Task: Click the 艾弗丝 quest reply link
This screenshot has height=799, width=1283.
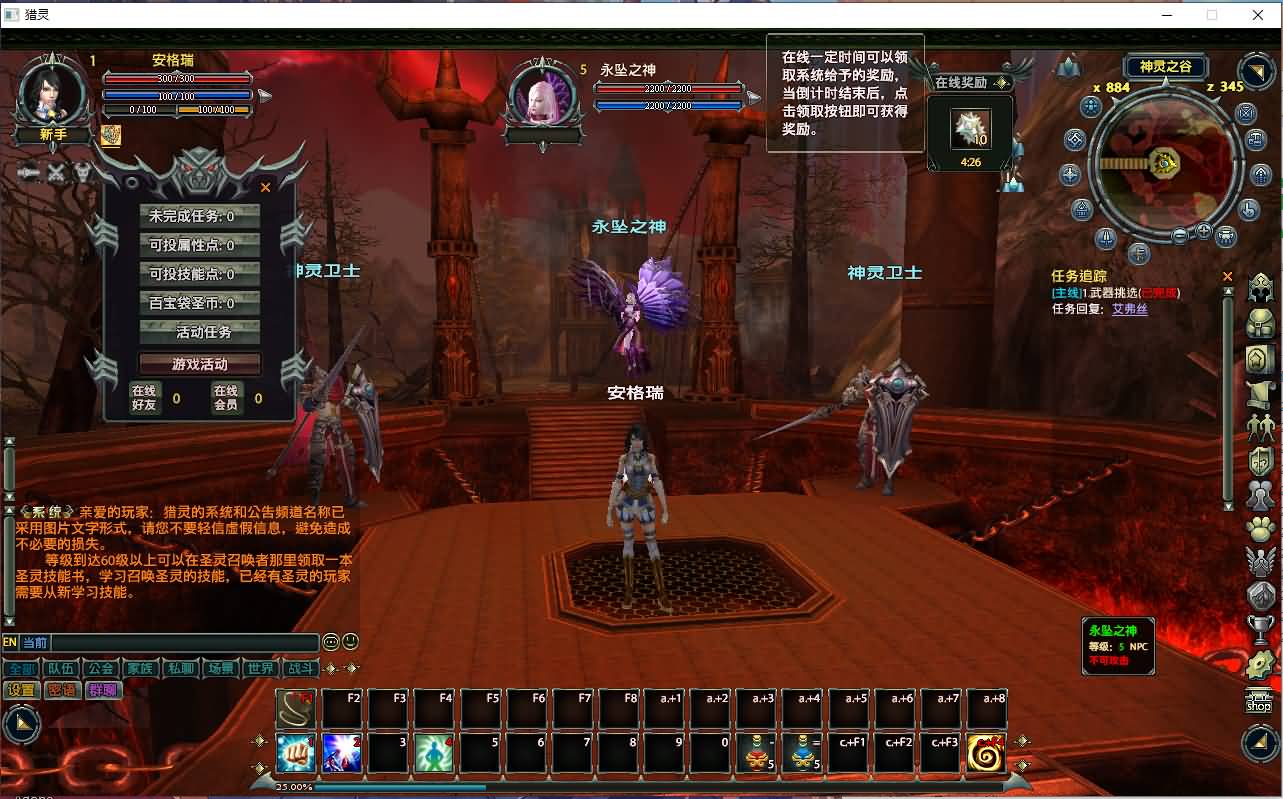Action: click(1129, 309)
